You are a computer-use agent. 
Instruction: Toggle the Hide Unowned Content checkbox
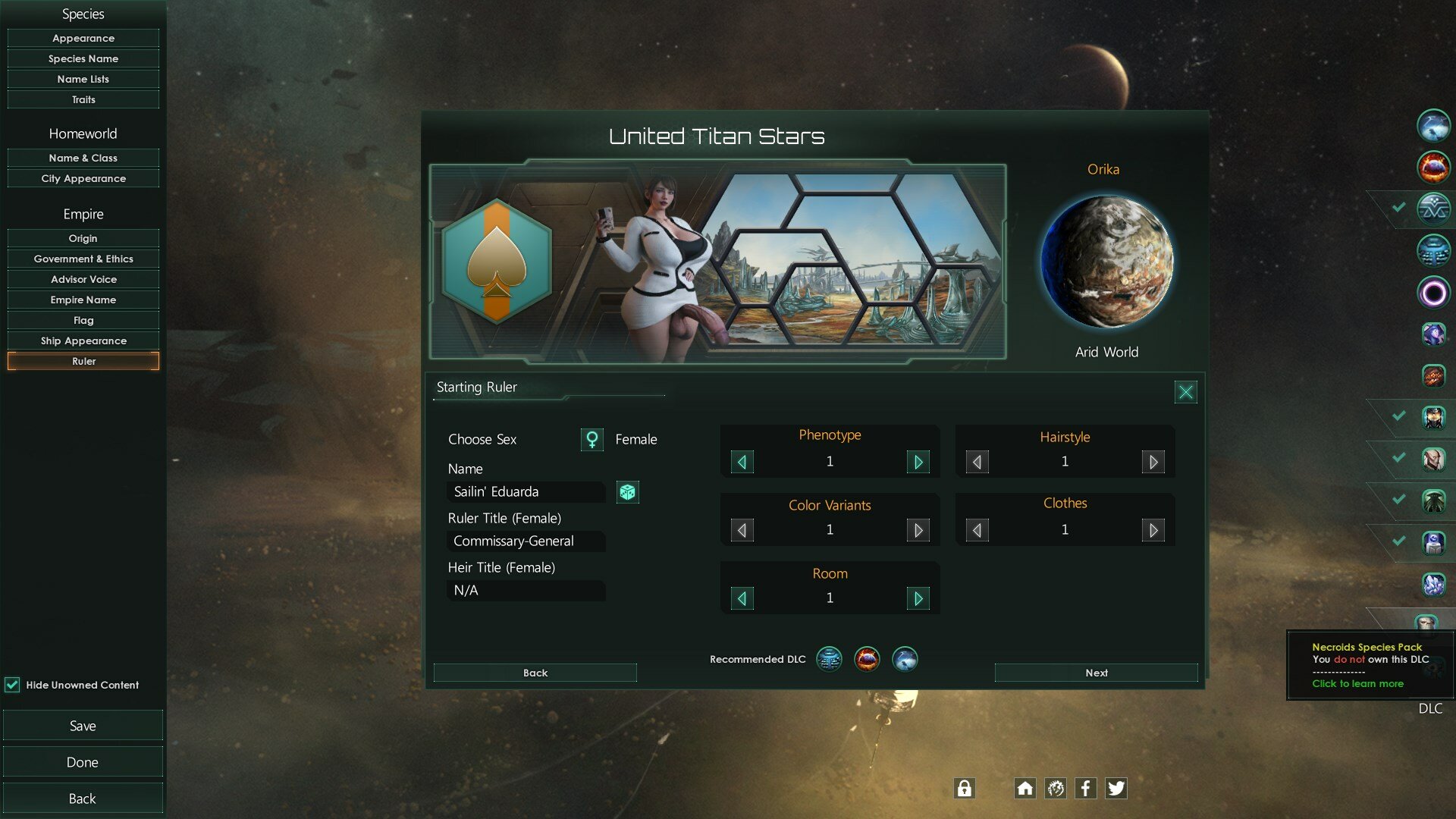tap(13, 685)
